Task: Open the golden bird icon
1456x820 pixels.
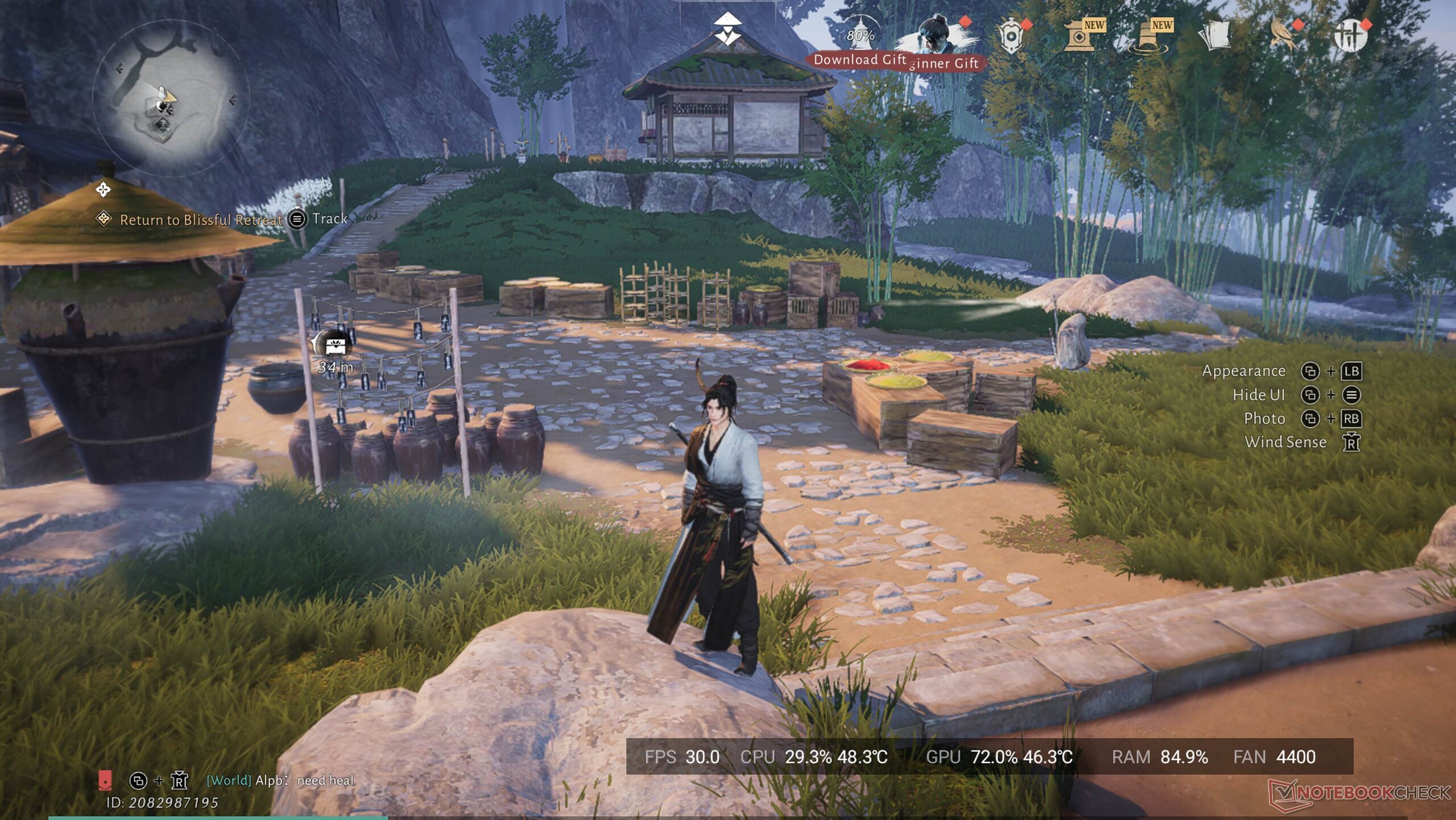Action: coord(1283,36)
